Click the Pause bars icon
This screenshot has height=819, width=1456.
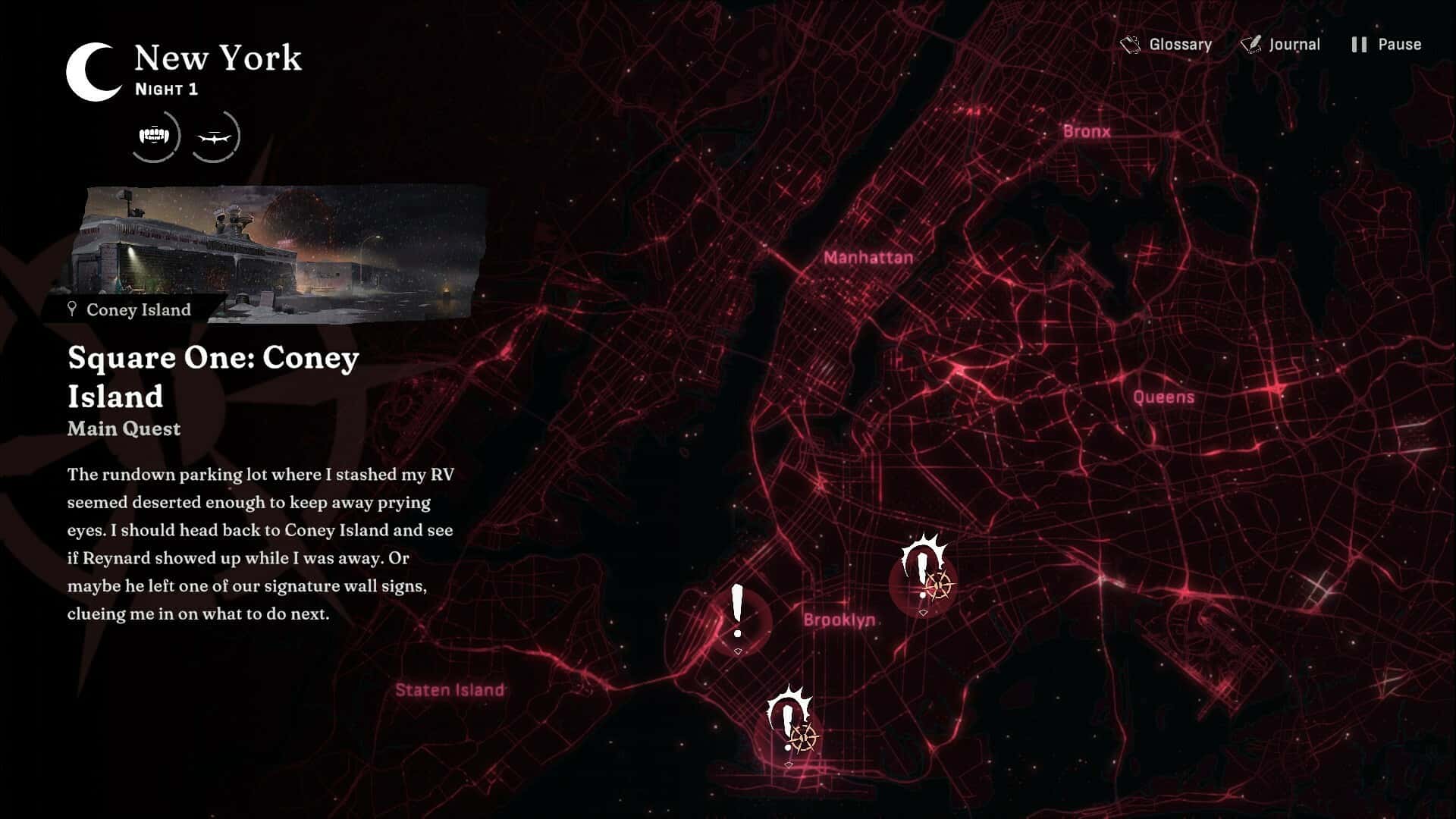[x=1357, y=44]
